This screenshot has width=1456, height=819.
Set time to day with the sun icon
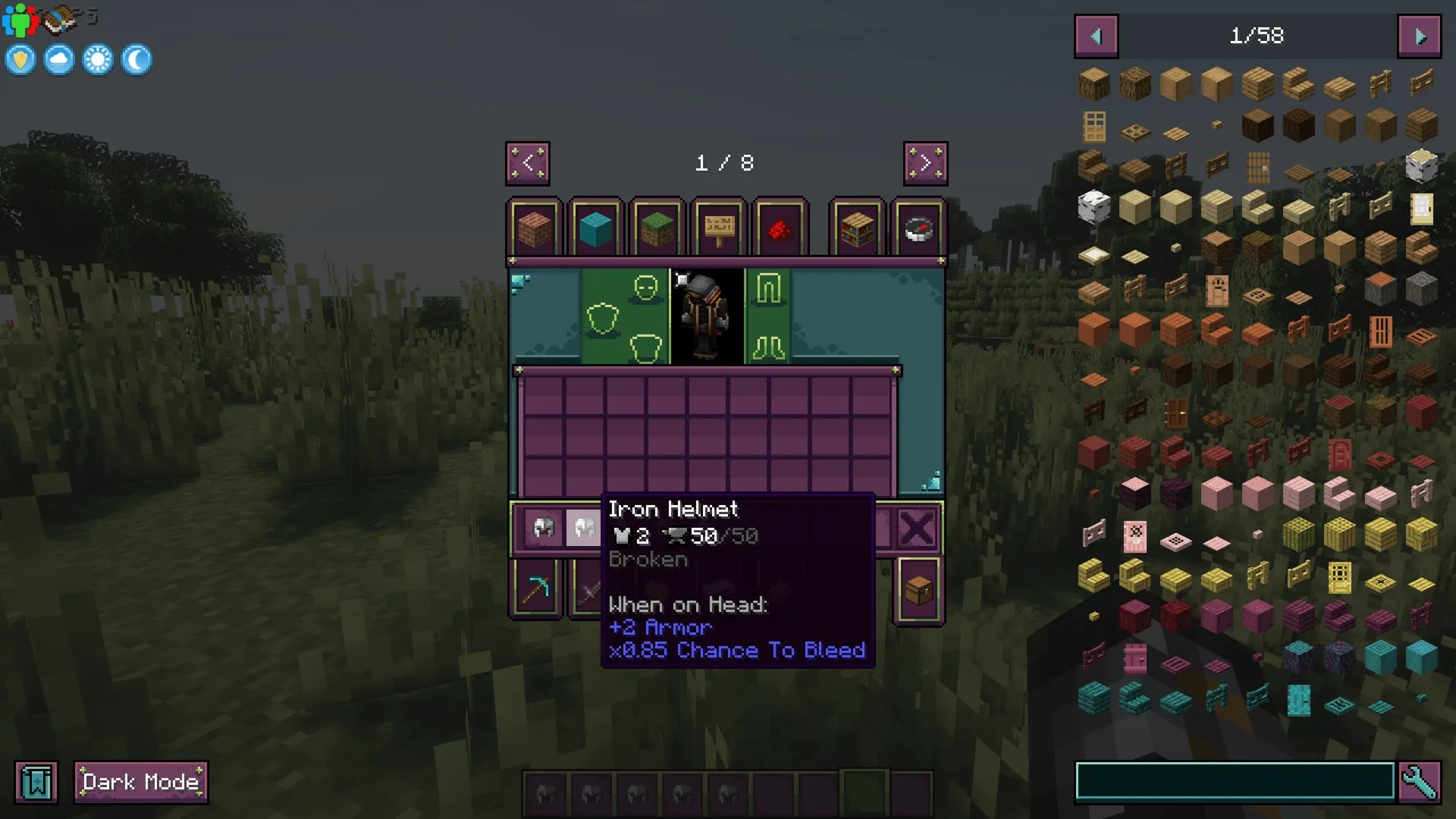[98, 58]
